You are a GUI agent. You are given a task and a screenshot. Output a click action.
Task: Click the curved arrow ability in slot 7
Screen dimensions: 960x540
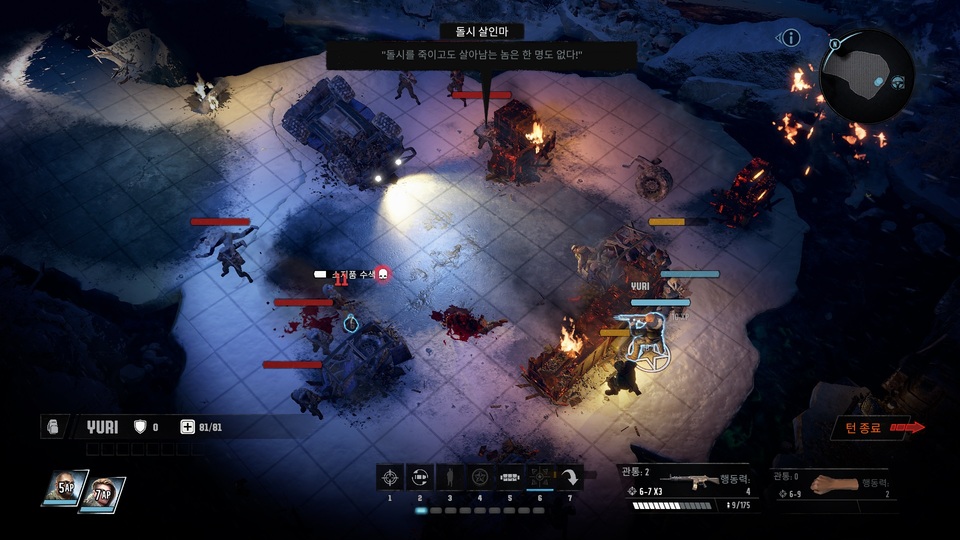coord(570,478)
